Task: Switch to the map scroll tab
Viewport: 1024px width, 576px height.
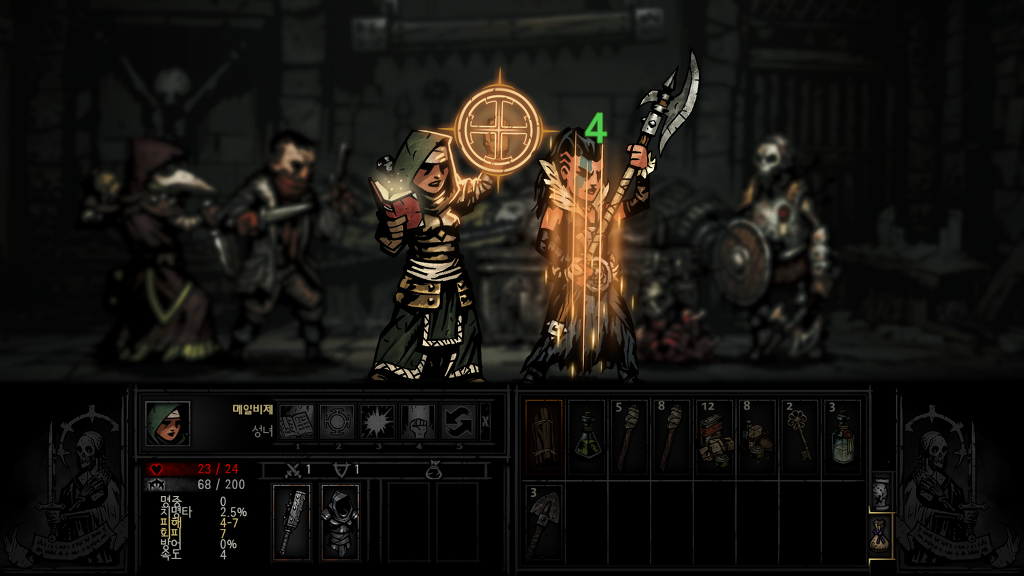Action: pos(880,491)
